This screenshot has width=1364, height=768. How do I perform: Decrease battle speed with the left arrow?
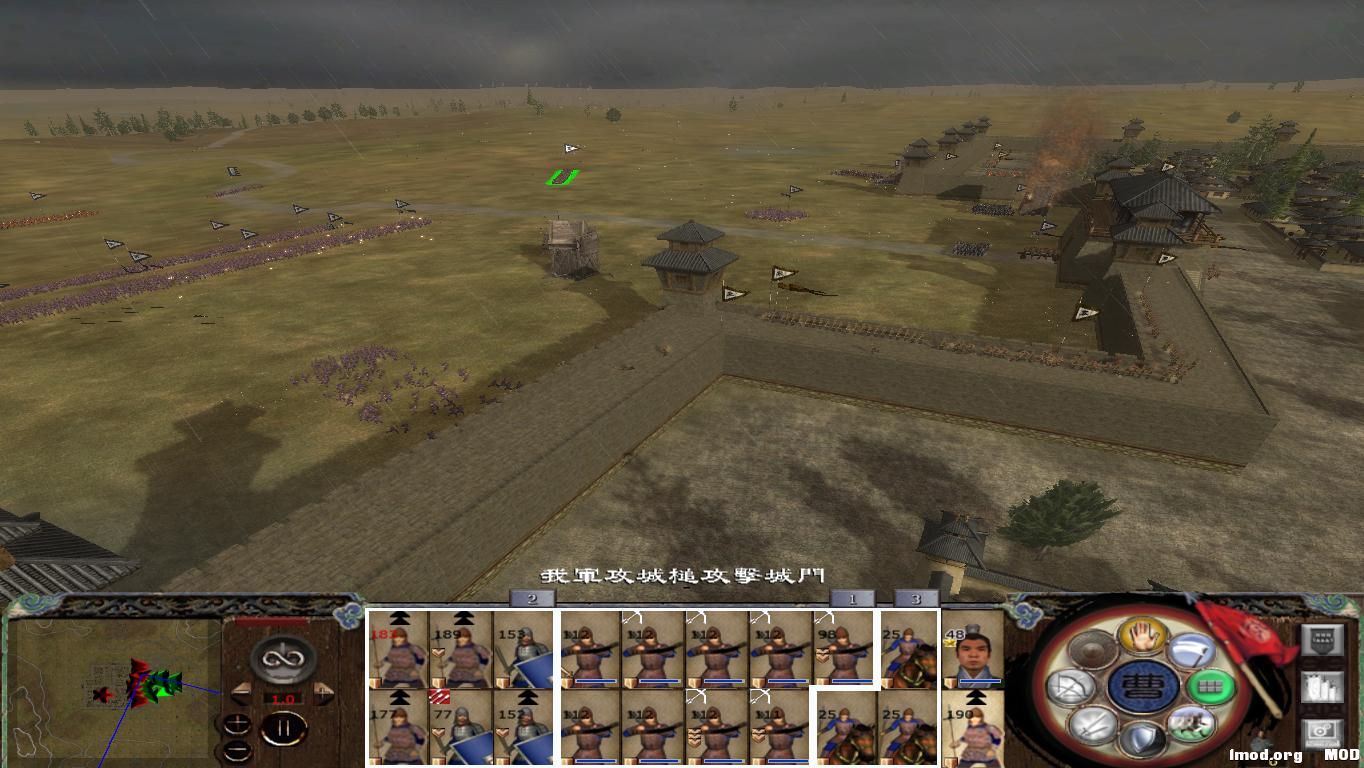click(x=242, y=693)
